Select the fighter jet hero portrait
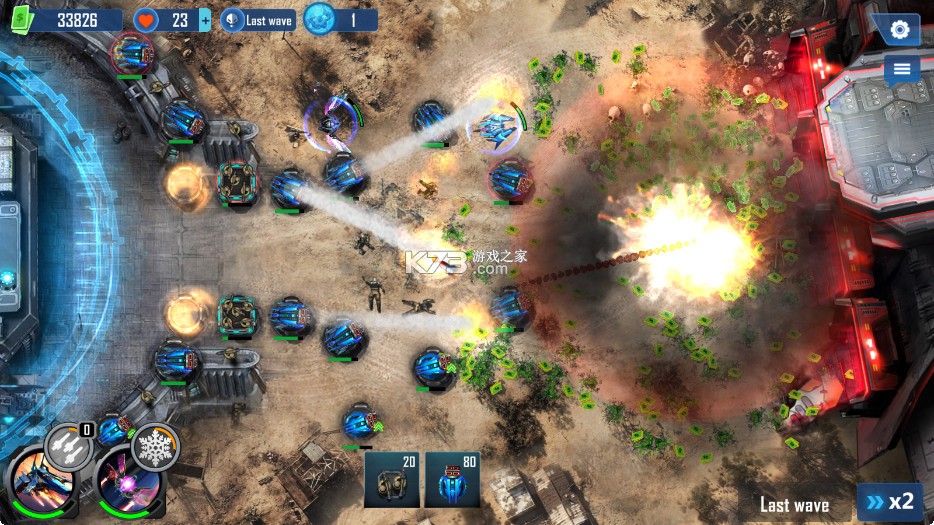Screen dimensions: 934x525 (x=40, y=485)
